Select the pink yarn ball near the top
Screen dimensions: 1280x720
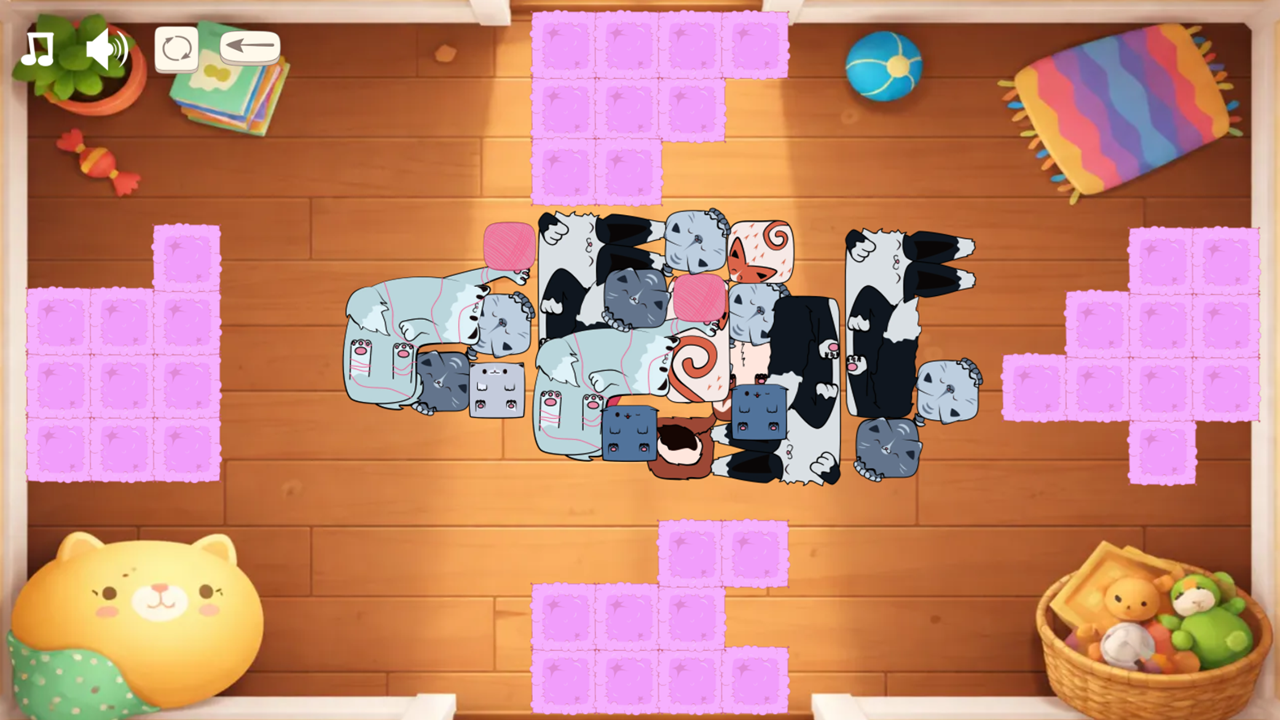tap(508, 245)
